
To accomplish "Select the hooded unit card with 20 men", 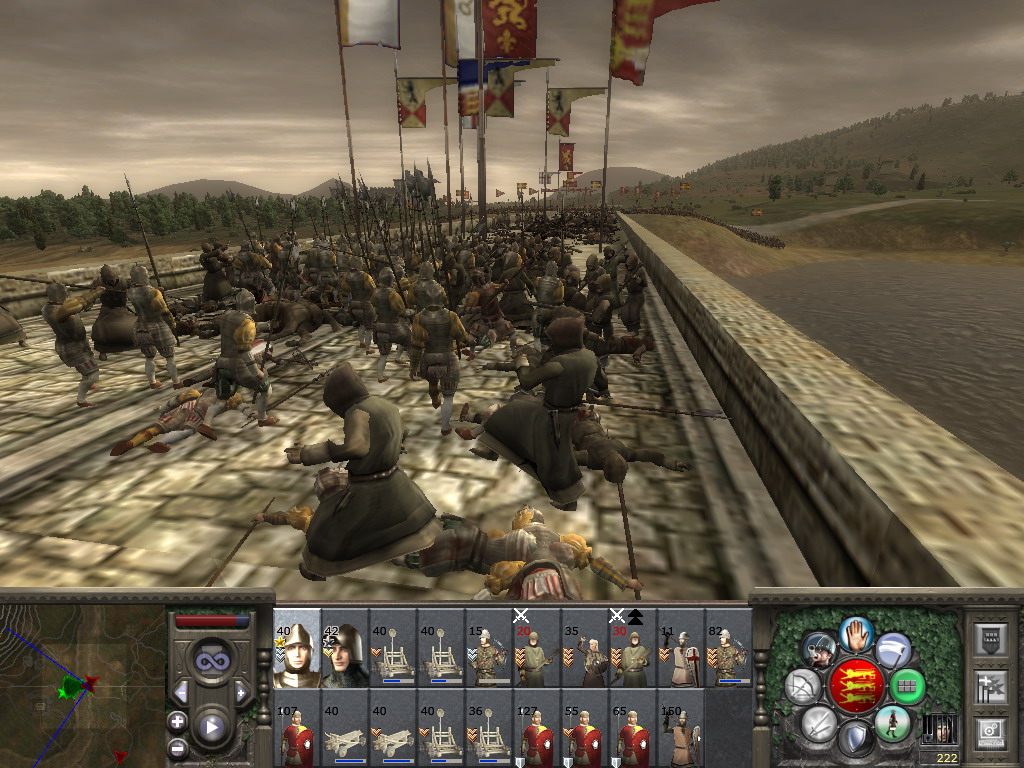I will point(535,648).
